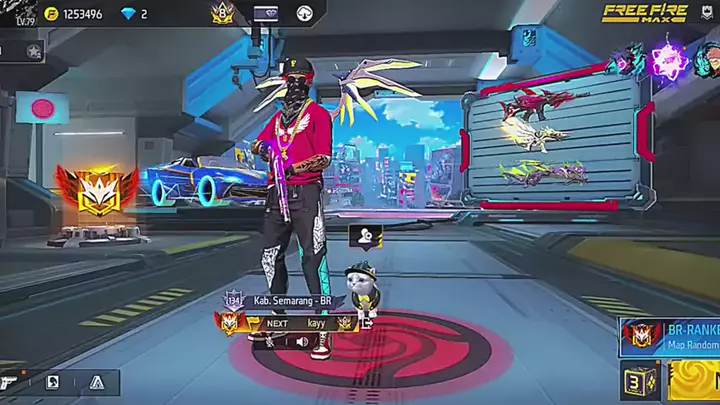Open the cube box with number 3
The height and width of the screenshot is (405, 720).
[638, 382]
